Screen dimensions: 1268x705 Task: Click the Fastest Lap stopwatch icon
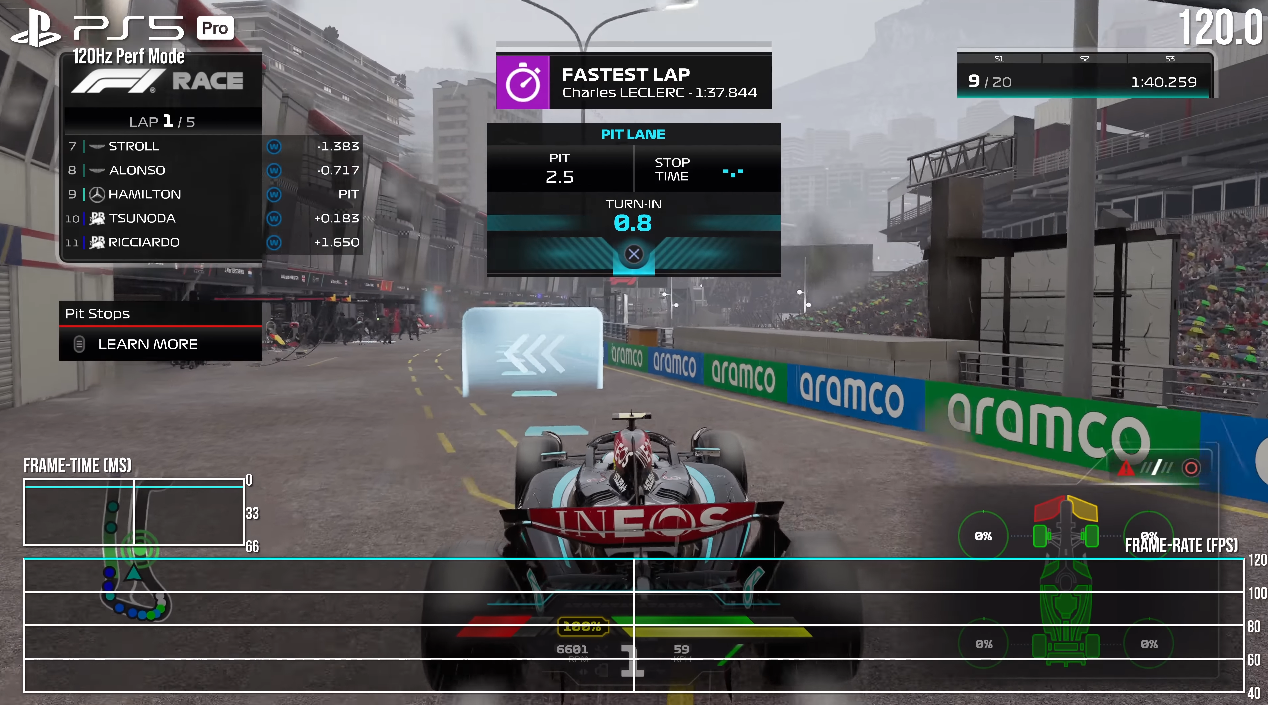[x=523, y=83]
